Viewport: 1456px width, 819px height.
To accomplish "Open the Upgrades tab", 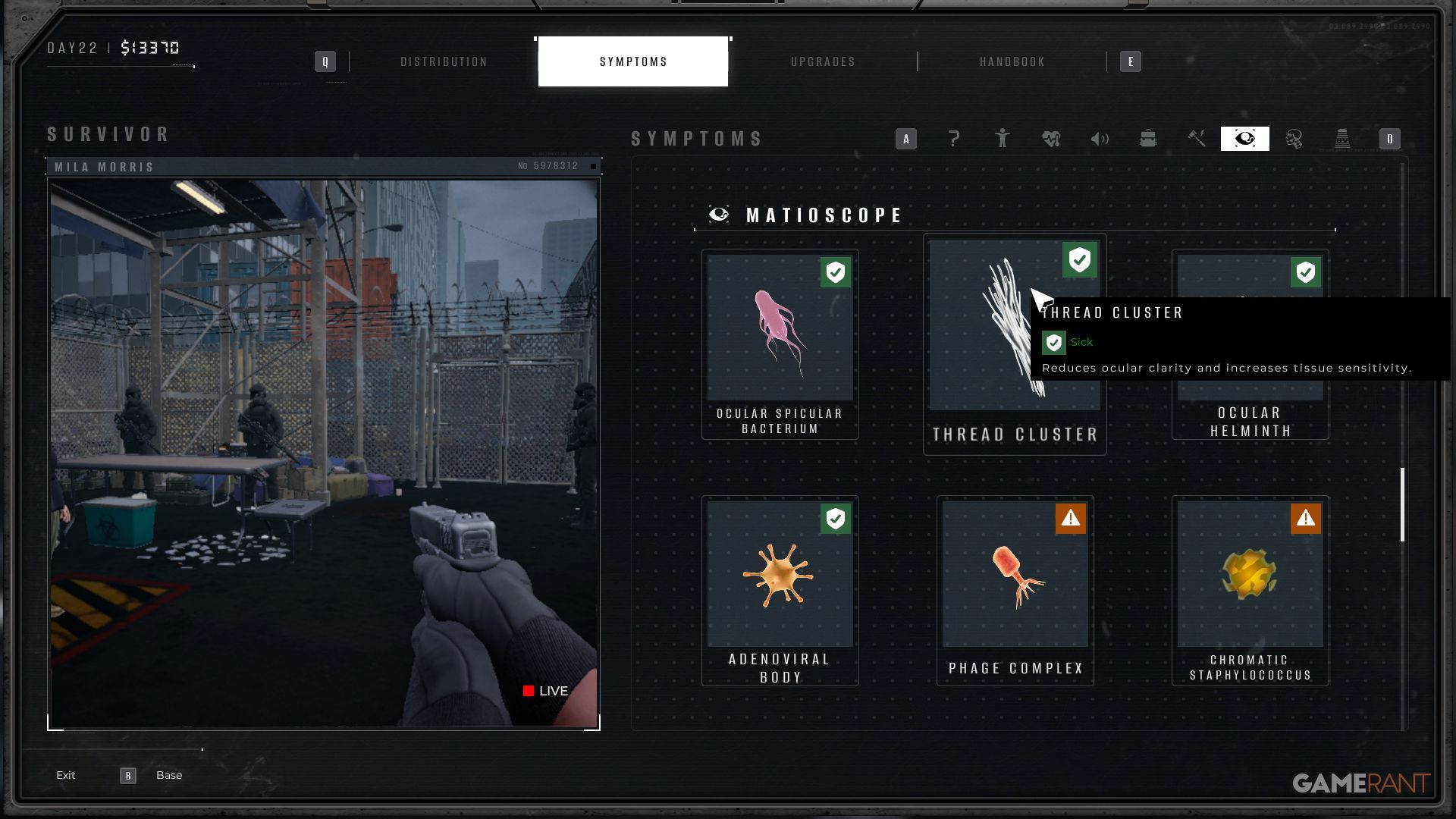I will tap(823, 61).
